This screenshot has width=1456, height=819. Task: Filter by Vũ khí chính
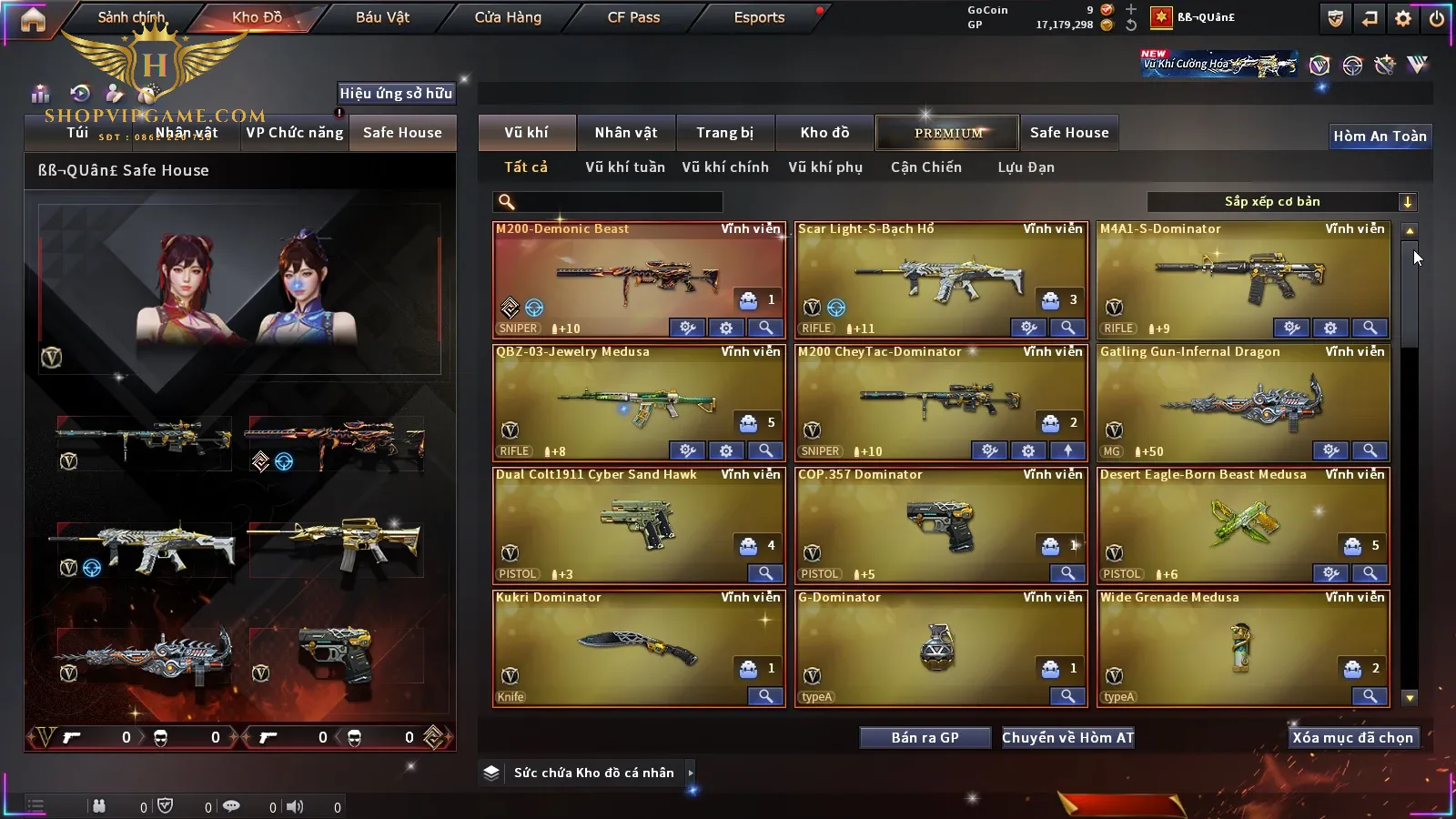click(724, 167)
